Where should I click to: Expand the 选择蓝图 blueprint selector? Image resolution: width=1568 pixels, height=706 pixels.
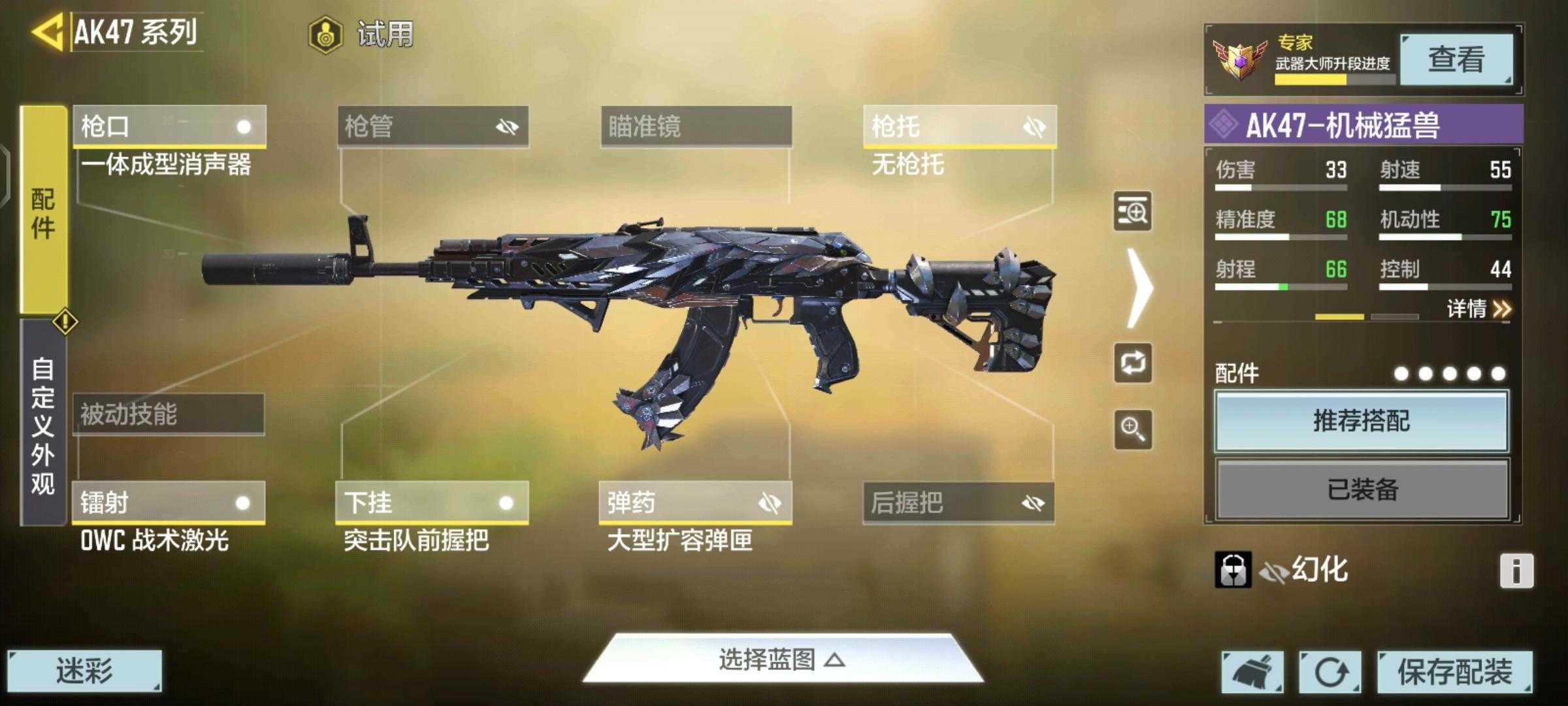point(782,660)
